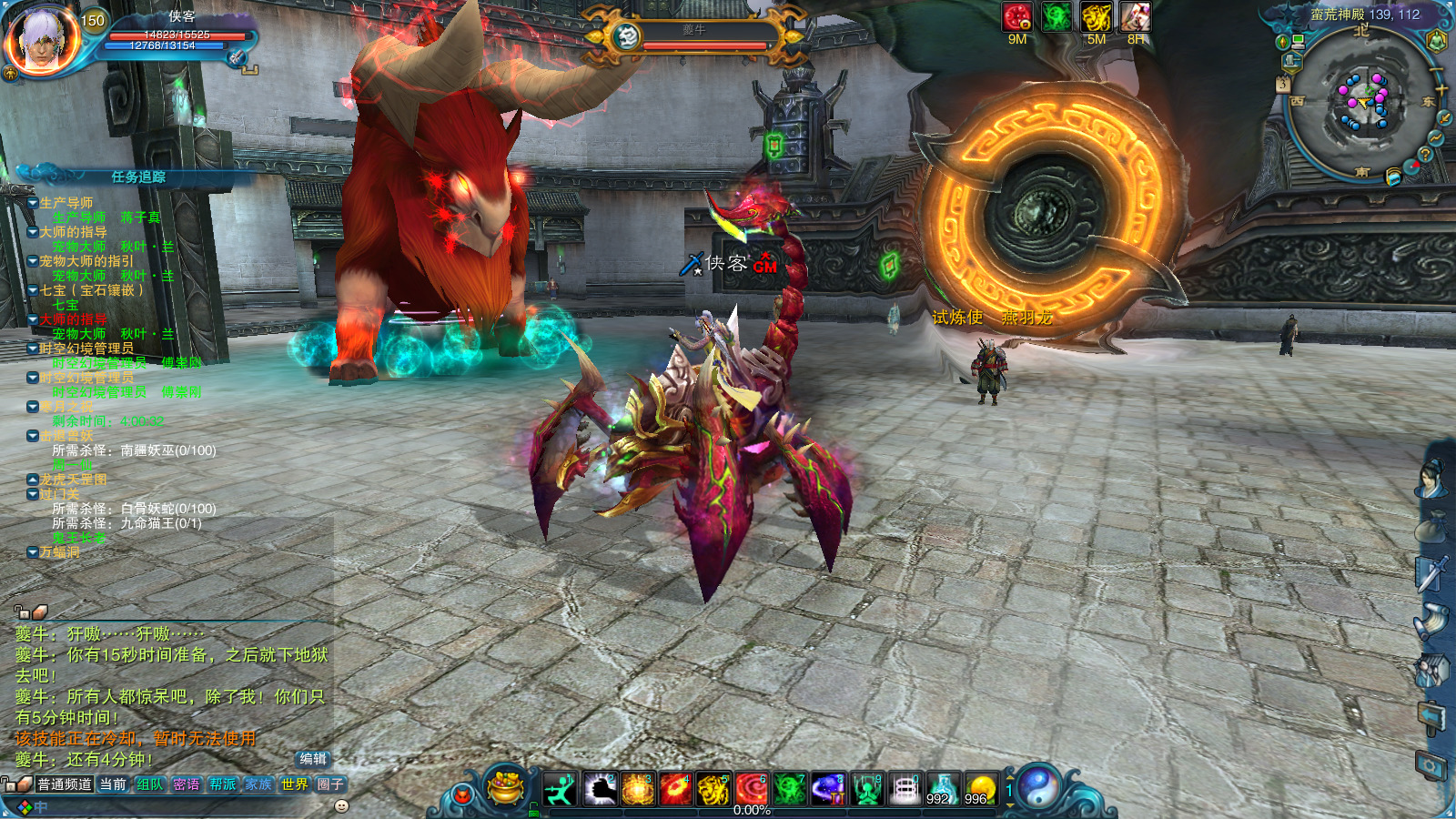
Task: Activate the green meditation skill in slot 9
Action: [866, 789]
